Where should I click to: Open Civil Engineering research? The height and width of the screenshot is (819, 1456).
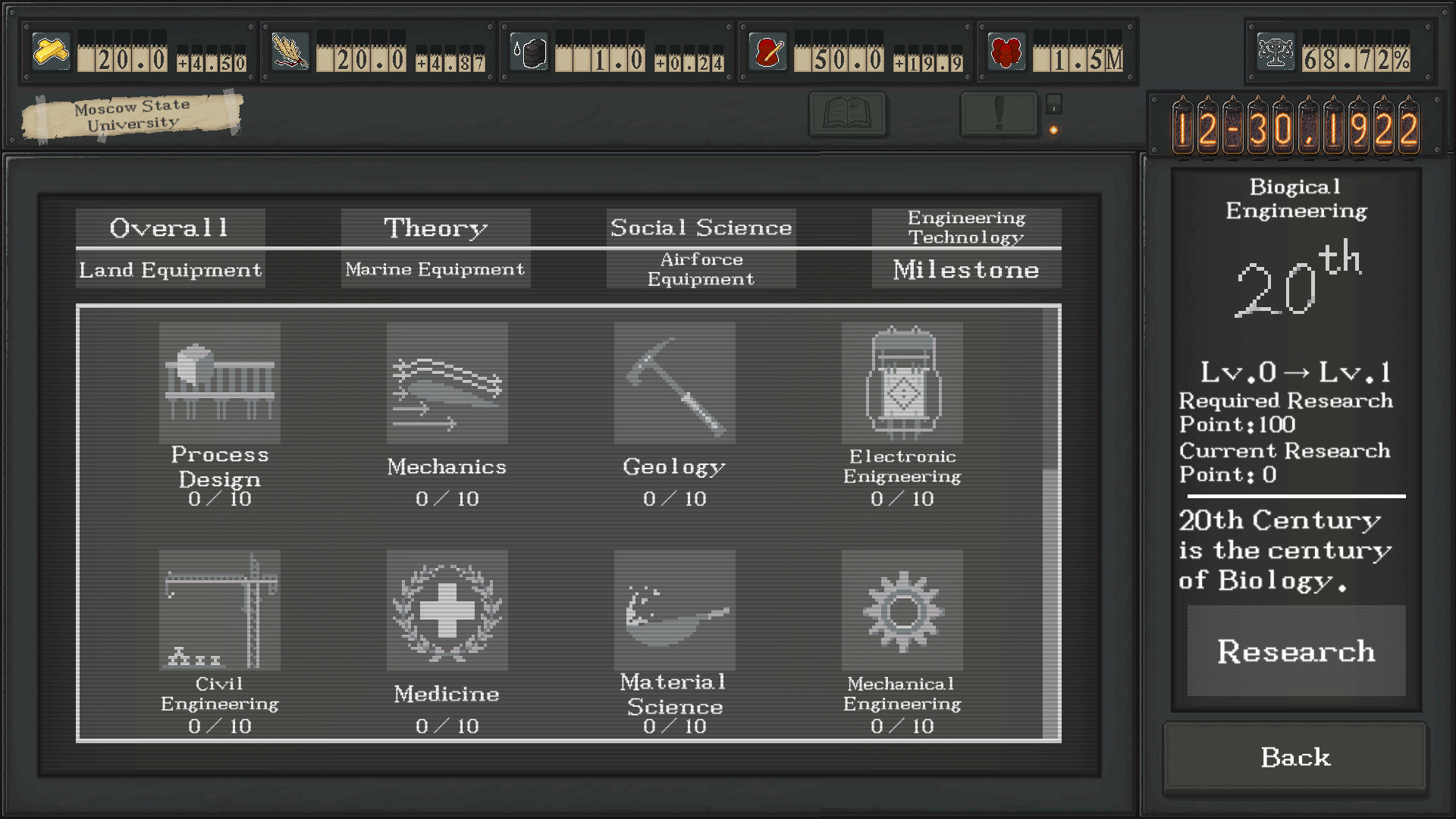pyautogui.click(x=219, y=610)
